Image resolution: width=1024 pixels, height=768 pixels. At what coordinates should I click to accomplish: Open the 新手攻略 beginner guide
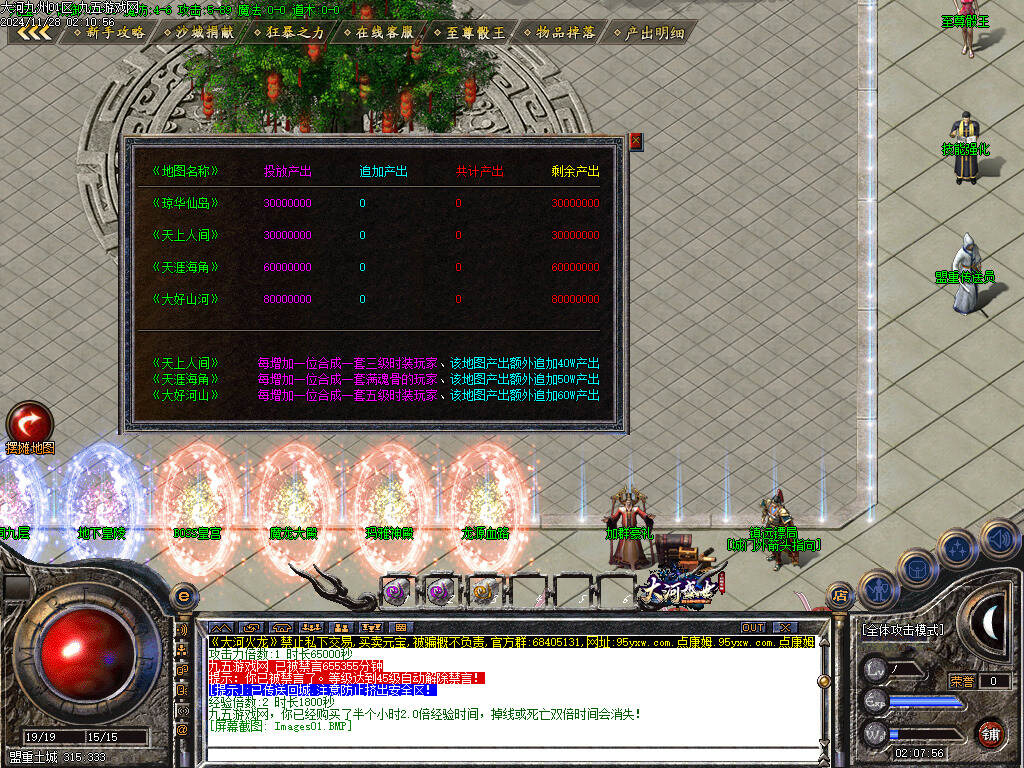pyautogui.click(x=108, y=32)
